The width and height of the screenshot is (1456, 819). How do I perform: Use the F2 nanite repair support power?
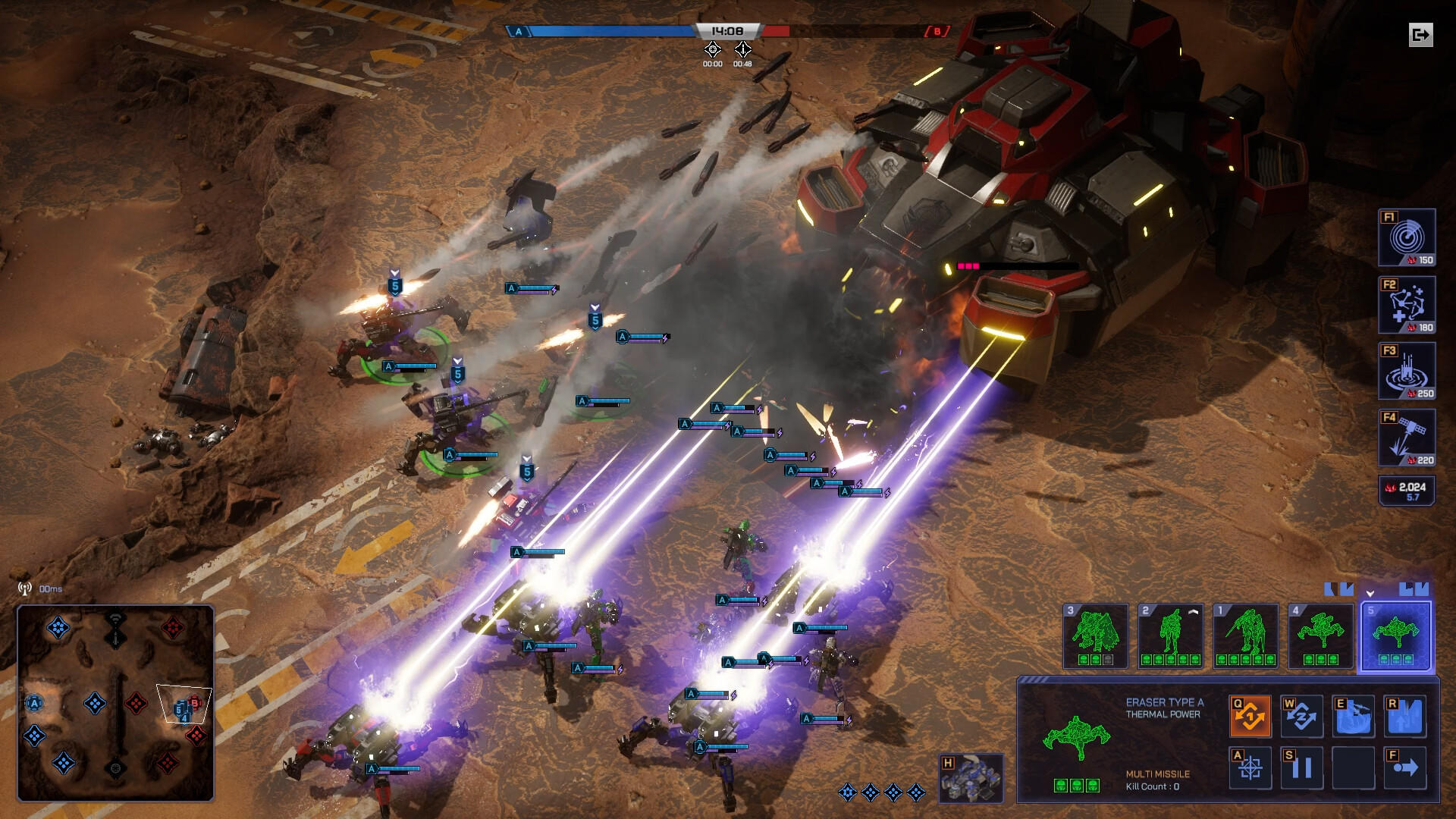[x=1405, y=304]
